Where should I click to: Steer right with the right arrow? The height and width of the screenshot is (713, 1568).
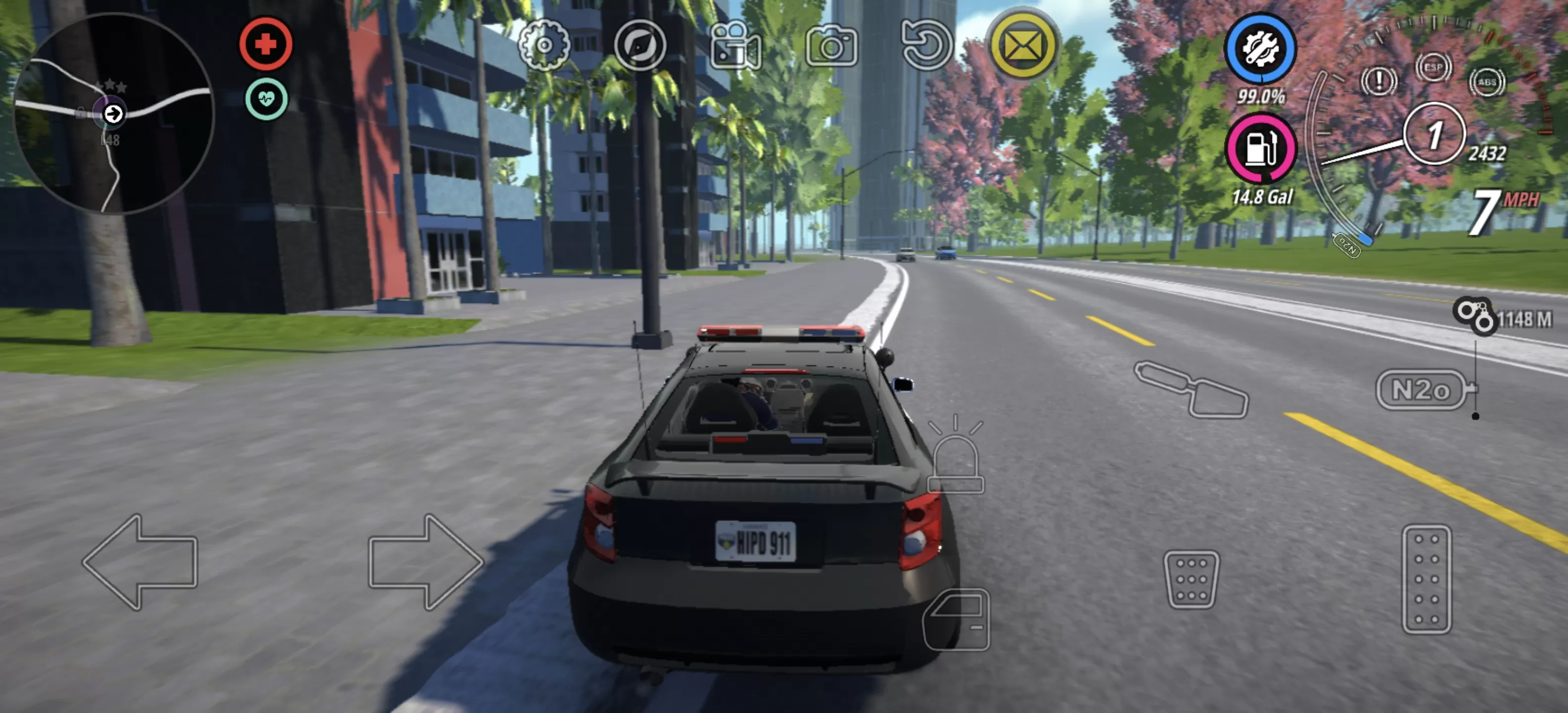425,561
